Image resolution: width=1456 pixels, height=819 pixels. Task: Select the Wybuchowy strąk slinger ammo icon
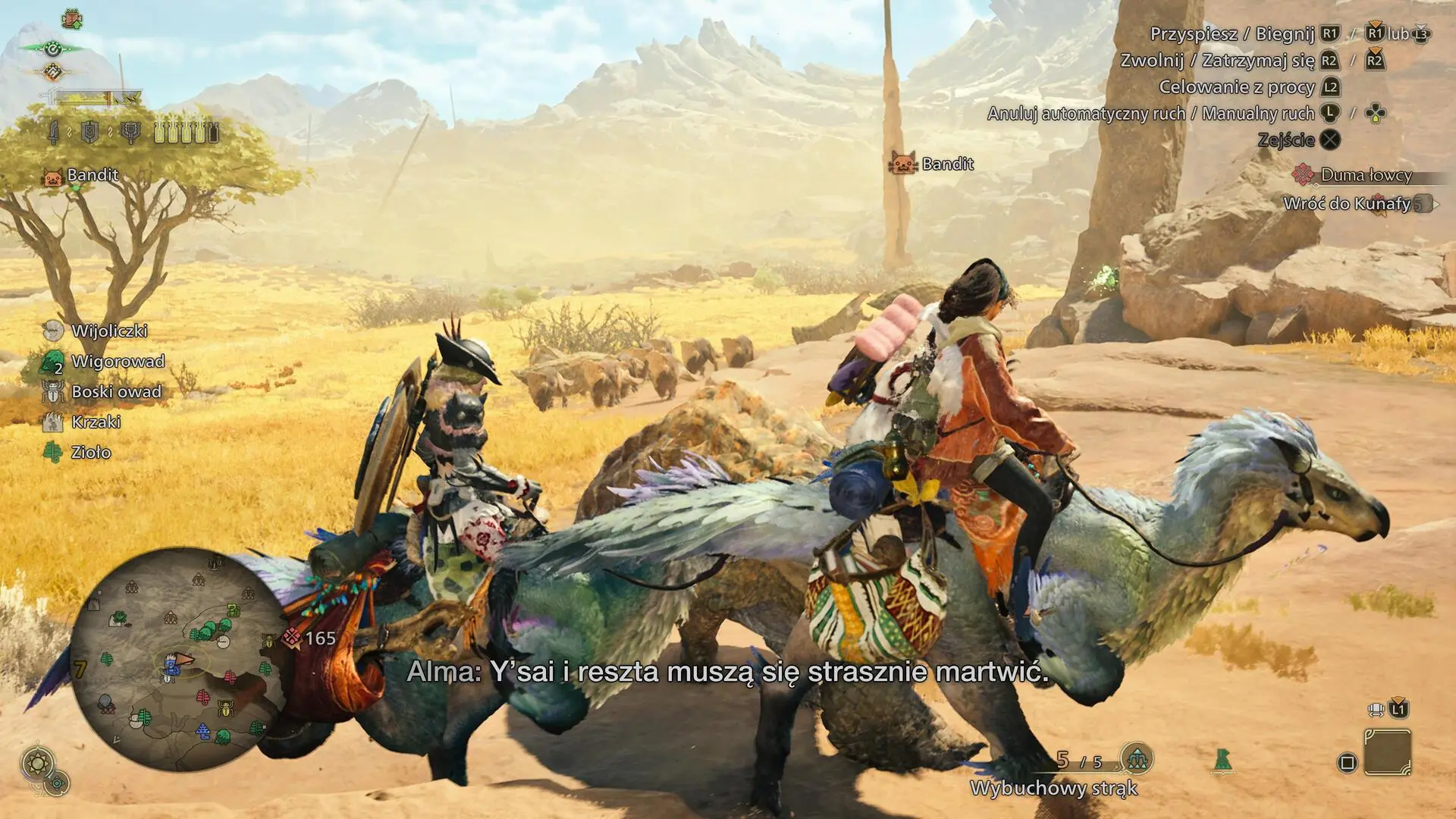[1136, 758]
